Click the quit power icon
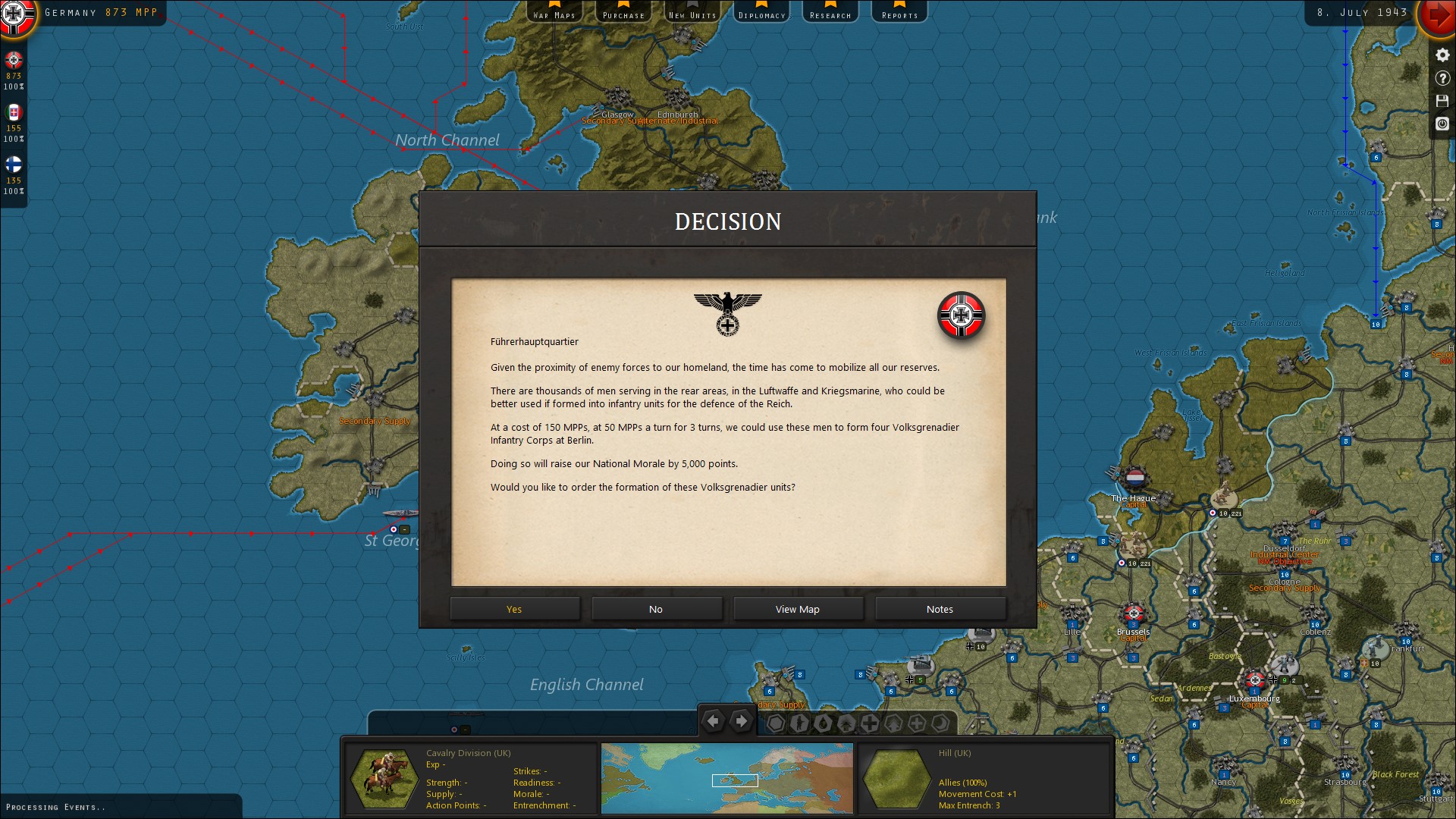The height and width of the screenshot is (819, 1456). pyautogui.click(x=1442, y=124)
